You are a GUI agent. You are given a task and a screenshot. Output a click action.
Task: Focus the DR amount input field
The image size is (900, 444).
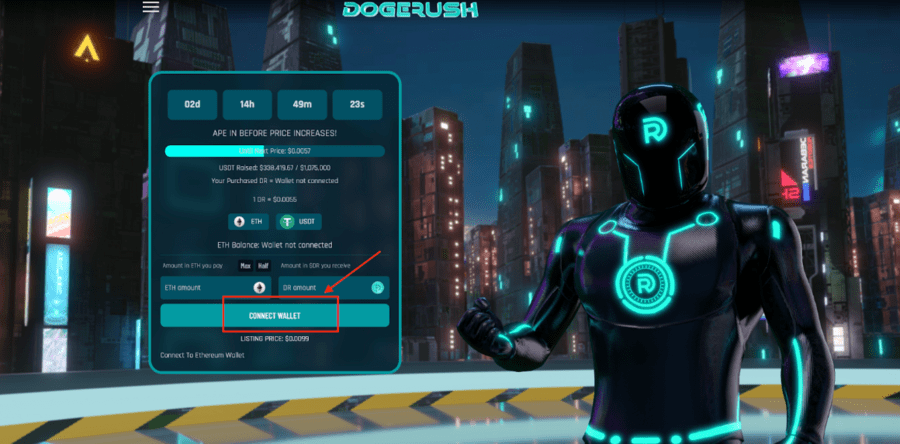pyautogui.click(x=320, y=288)
